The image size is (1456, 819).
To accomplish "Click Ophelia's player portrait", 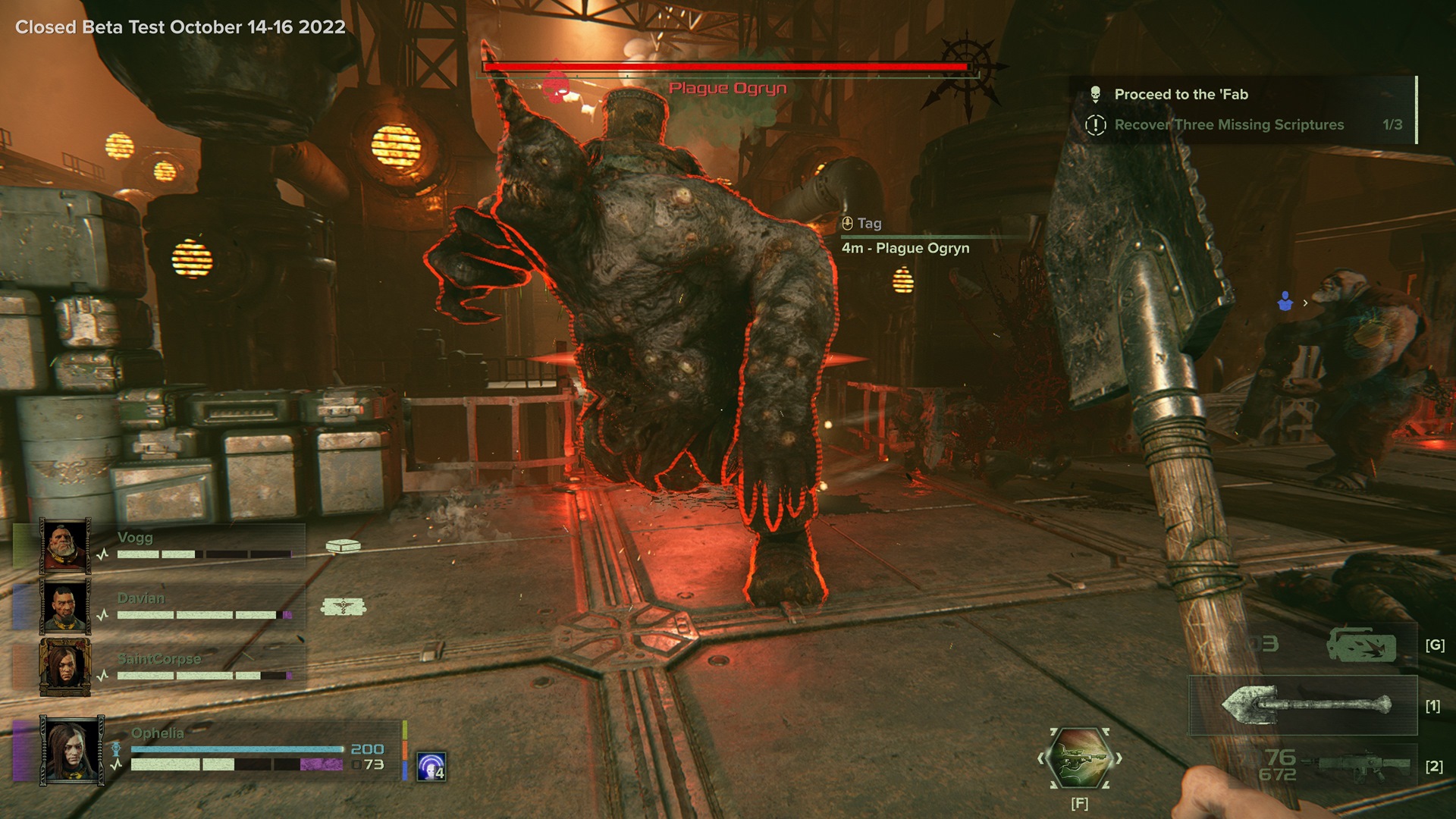I will [73, 750].
